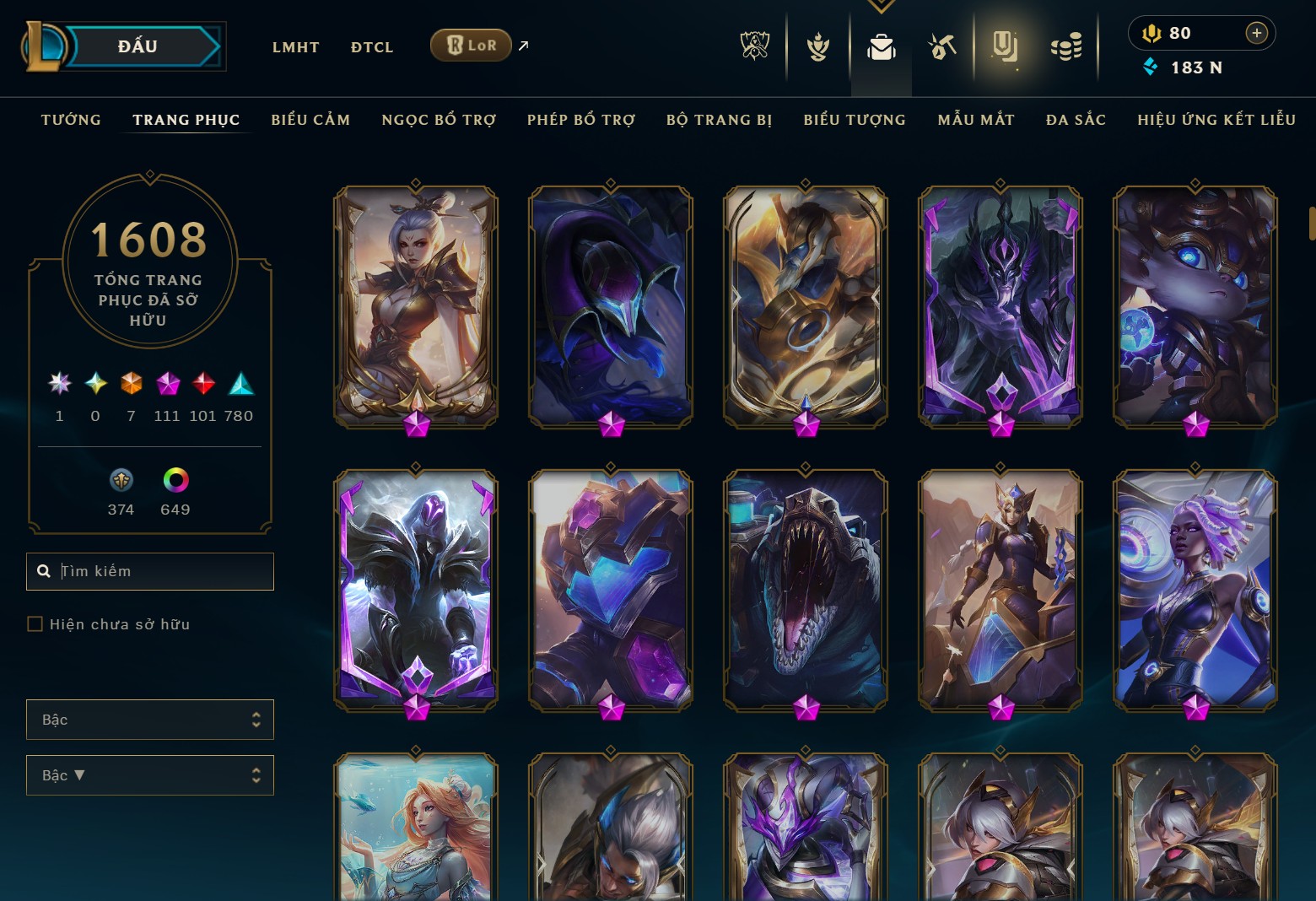Open the coin stack store icon
Image resolution: width=1316 pixels, height=901 pixels.
(x=1066, y=46)
